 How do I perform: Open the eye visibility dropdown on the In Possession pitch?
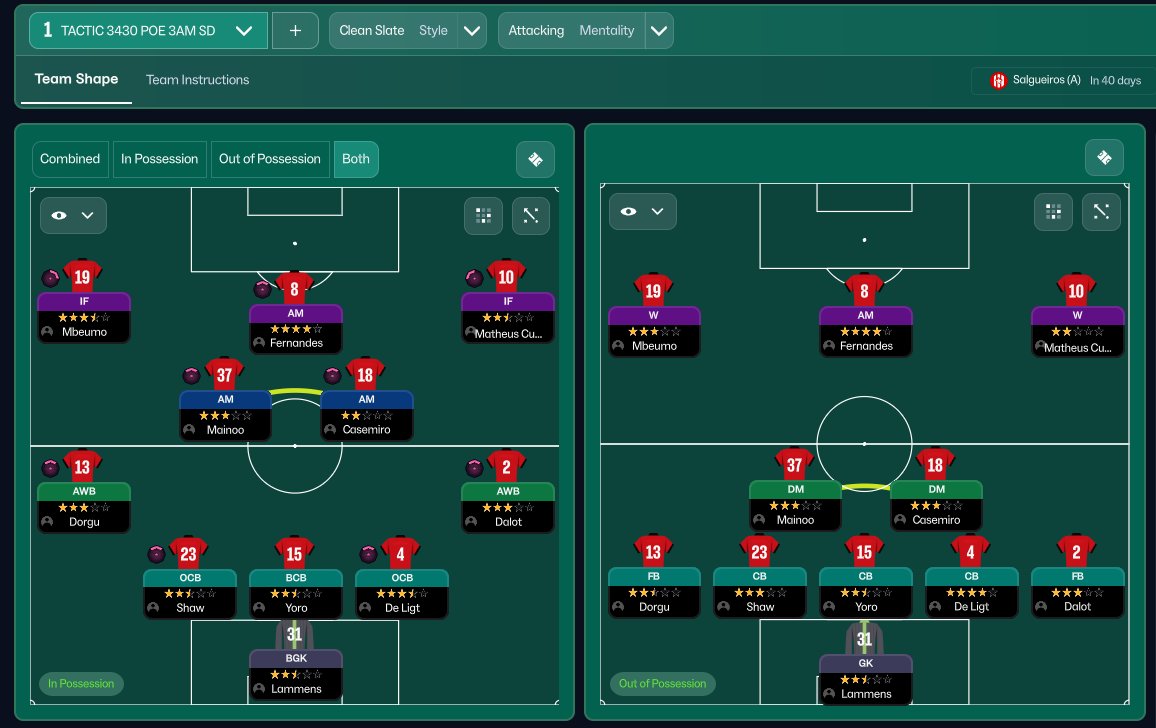tap(73, 215)
